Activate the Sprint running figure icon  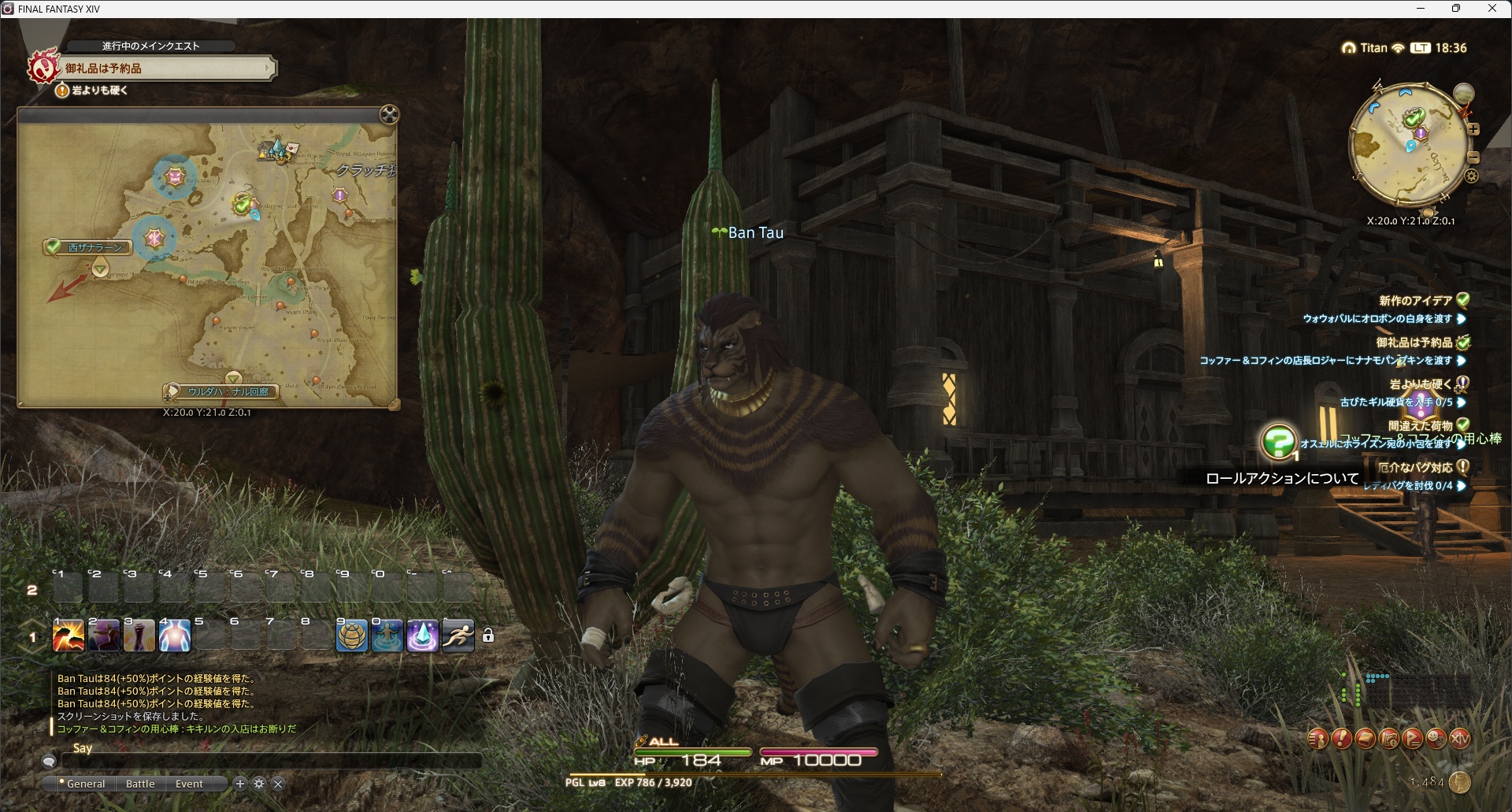coord(458,636)
